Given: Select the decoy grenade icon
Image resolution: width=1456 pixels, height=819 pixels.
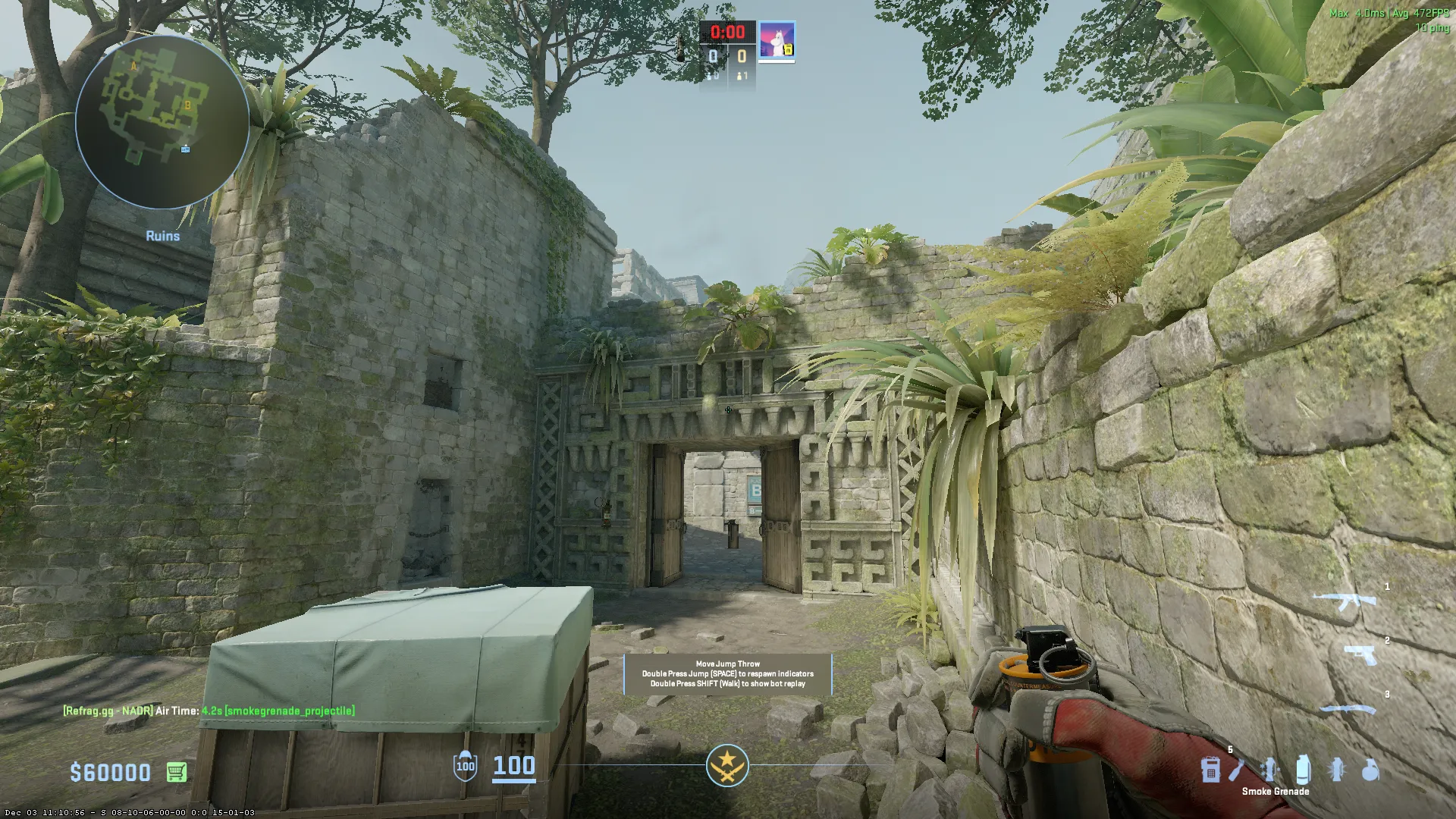Looking at the screenshot, I should (x=1269, y=770).
